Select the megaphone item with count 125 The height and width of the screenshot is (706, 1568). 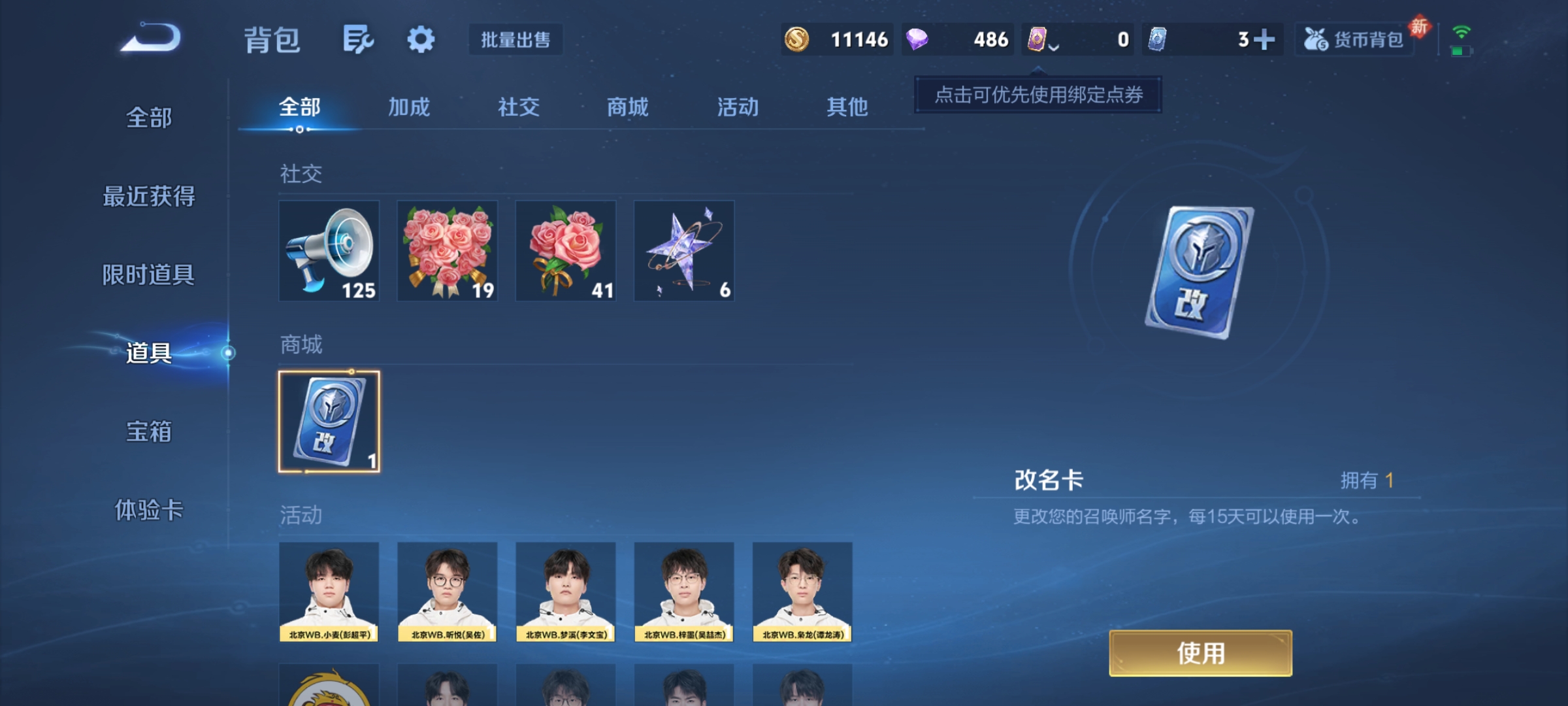(329, 250)
